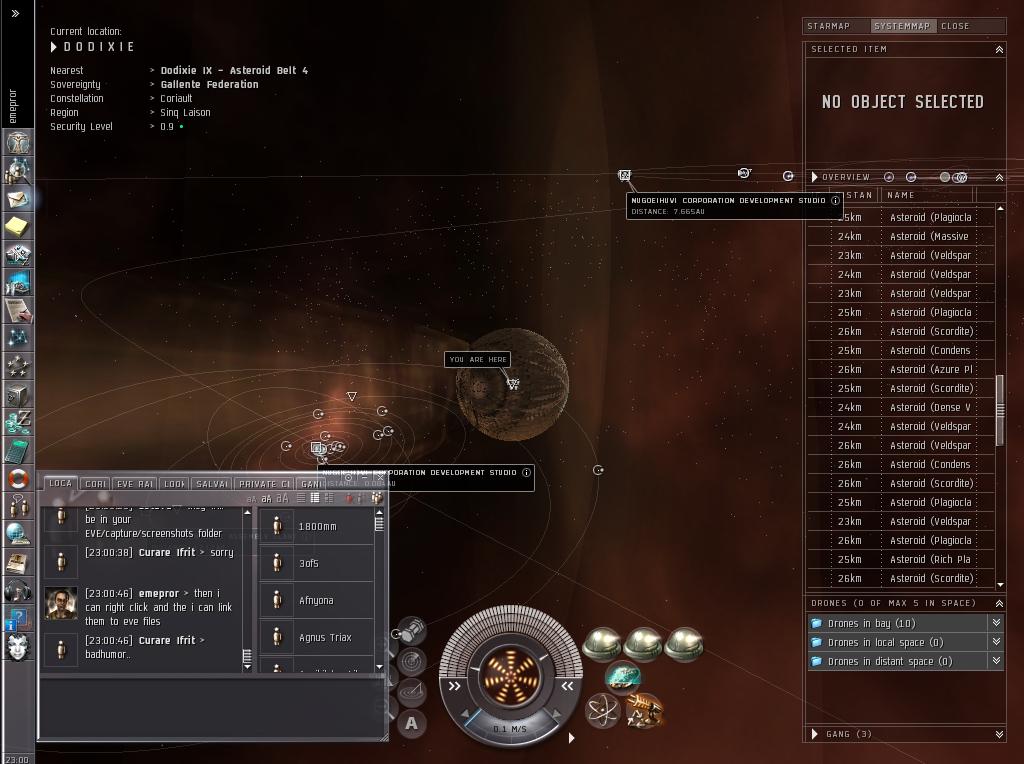Close the system map
Screen dimensions: 1024x764
tap(955, 26)
